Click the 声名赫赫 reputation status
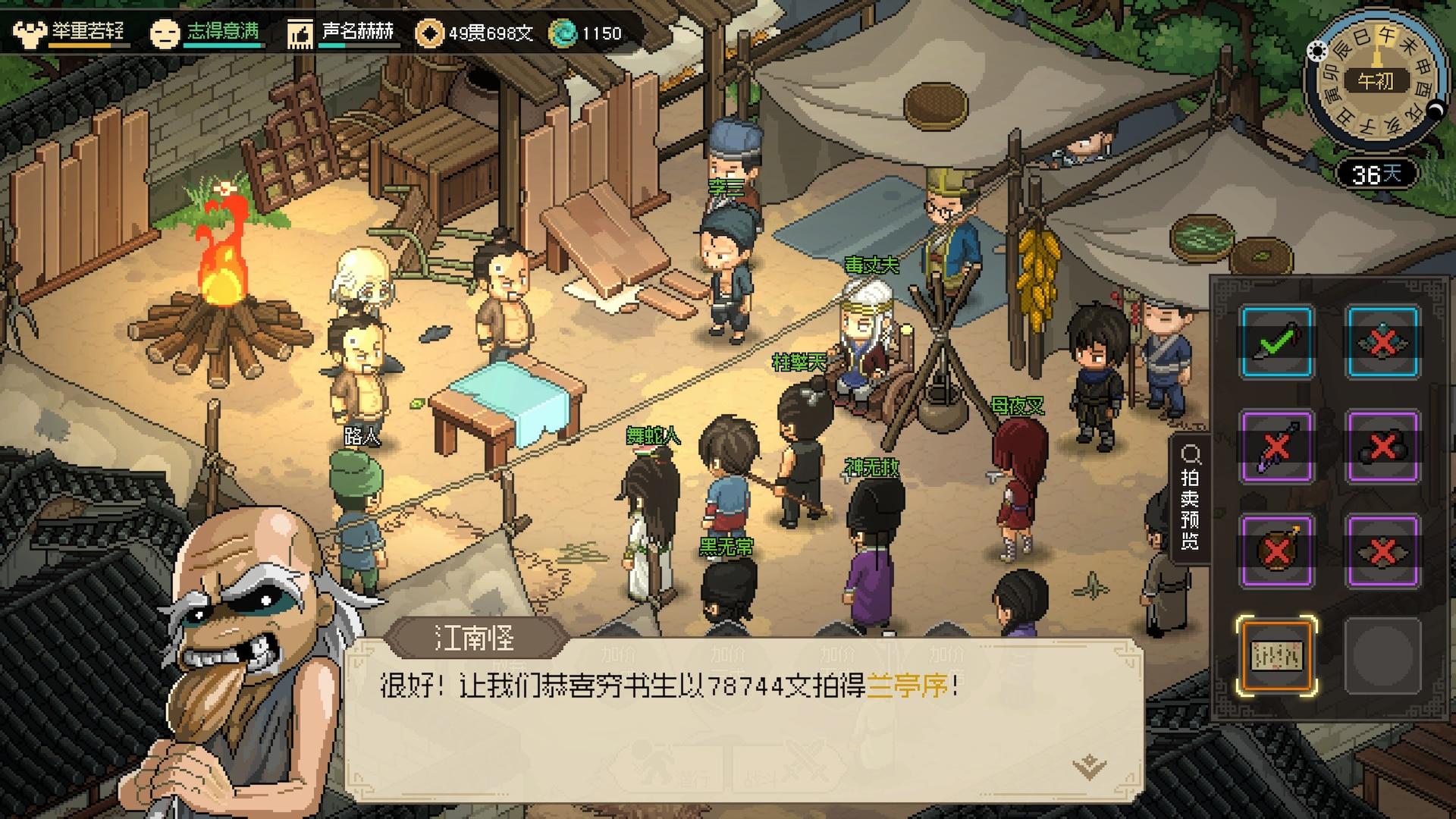Image resolution: width=1456 pixels, height=819 pixels. click(343, 33)
